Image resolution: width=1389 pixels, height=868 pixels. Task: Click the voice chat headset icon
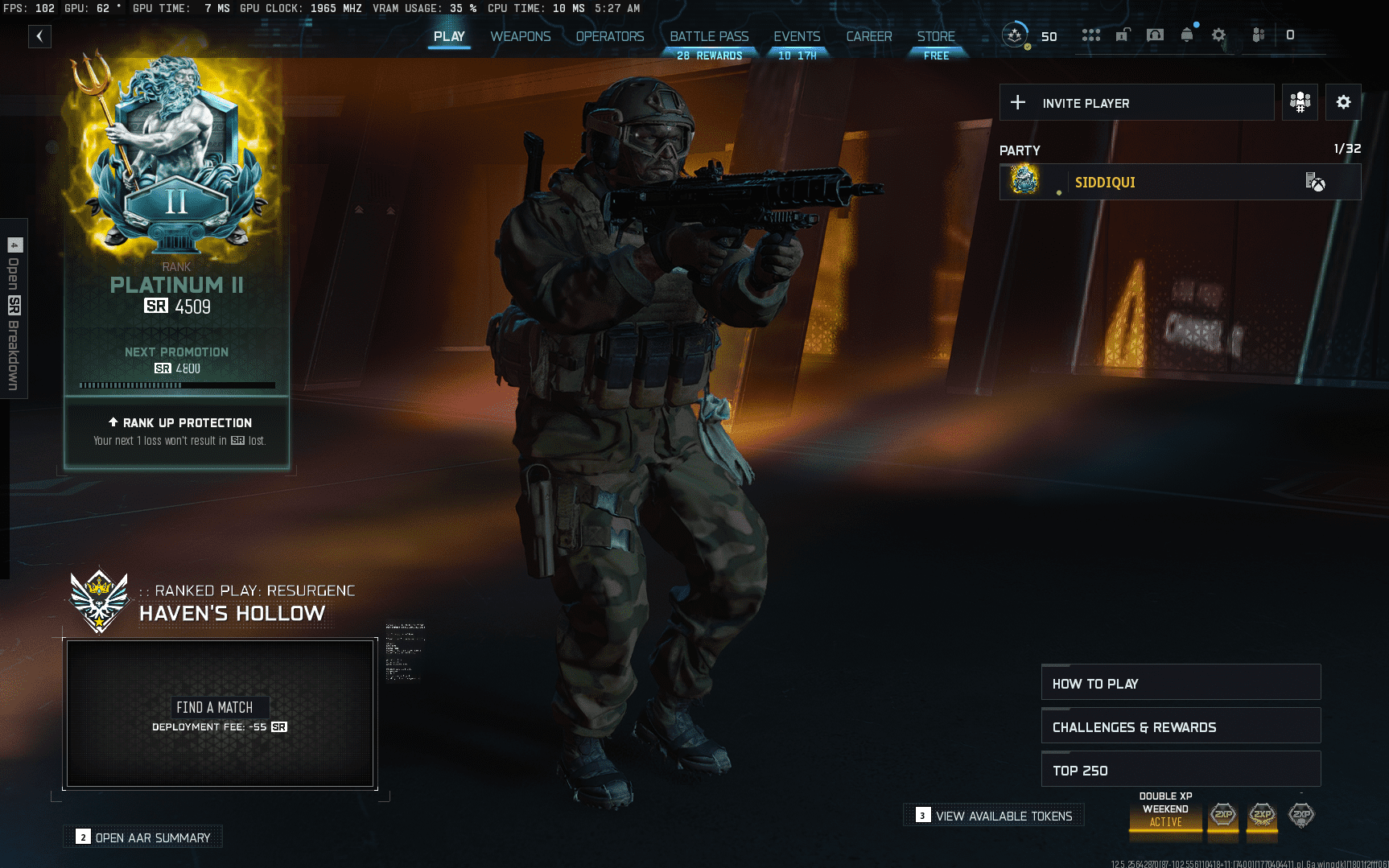[x=1155, y=35]
